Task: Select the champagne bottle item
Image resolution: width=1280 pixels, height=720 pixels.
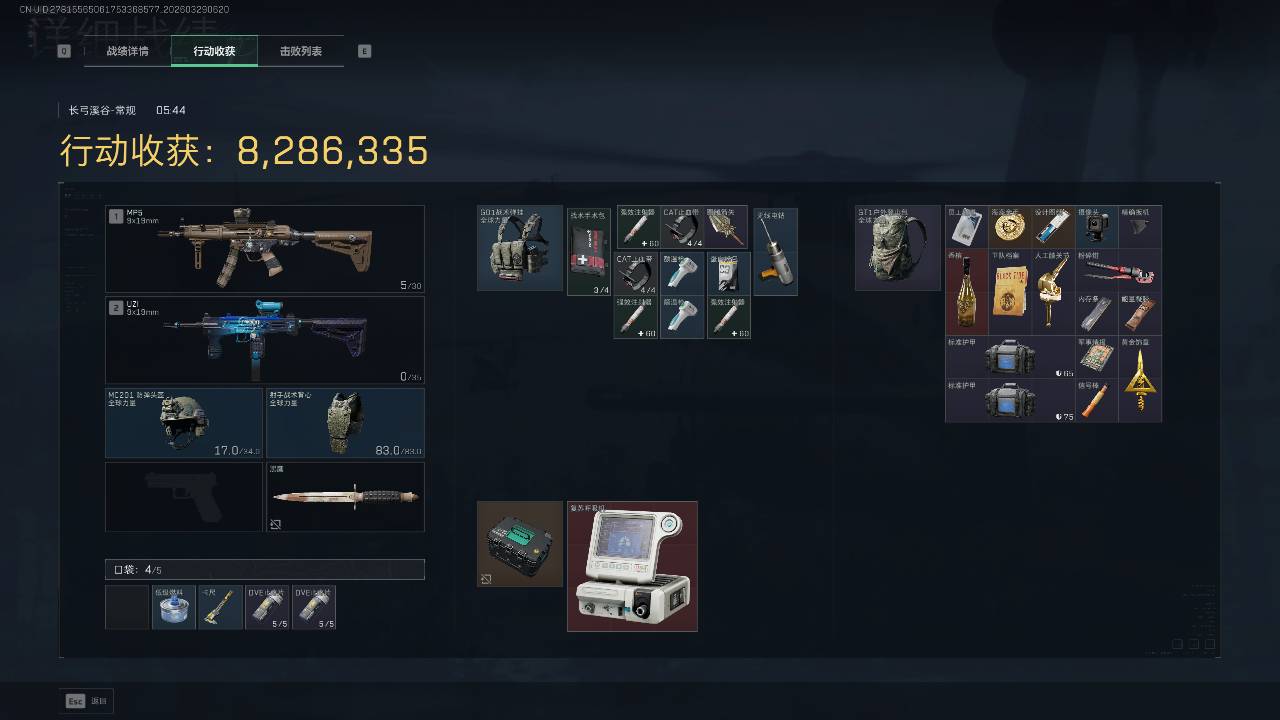Action: [966, 292]
